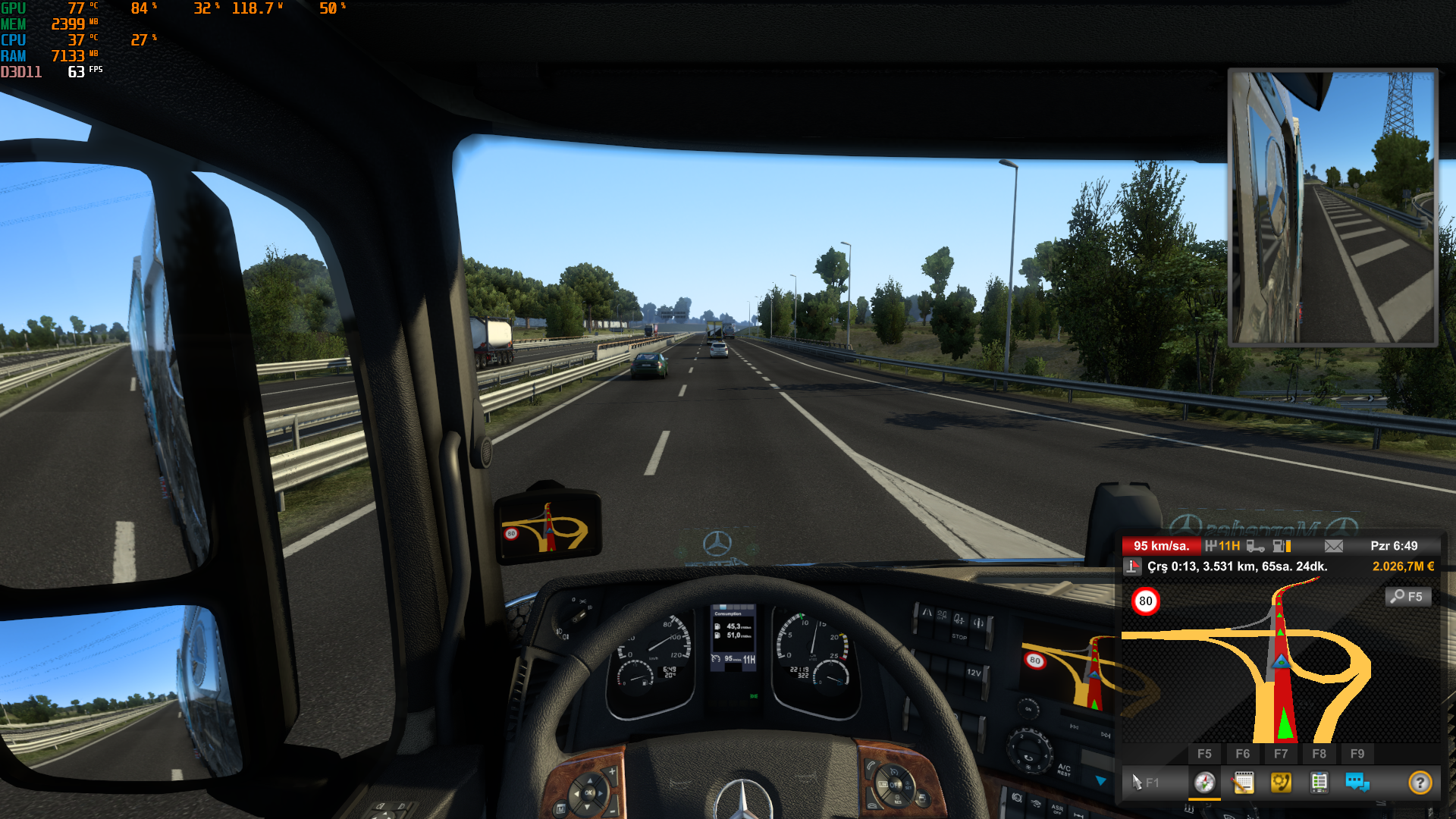Click the fuel pump indicator icon

pos(1282,546)
